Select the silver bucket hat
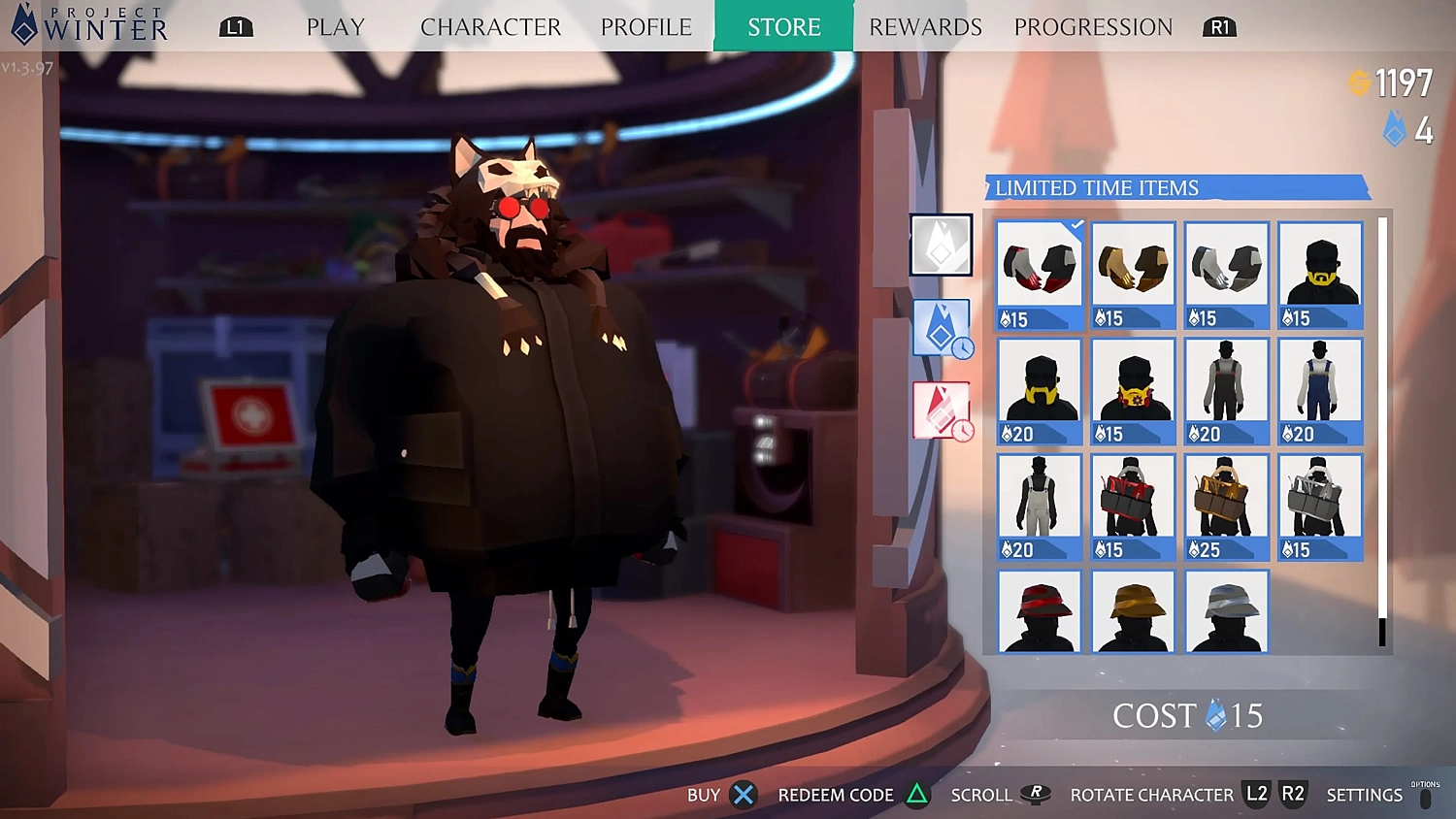Screen dimensions: 1456x819 click(x=1226, y=611)
